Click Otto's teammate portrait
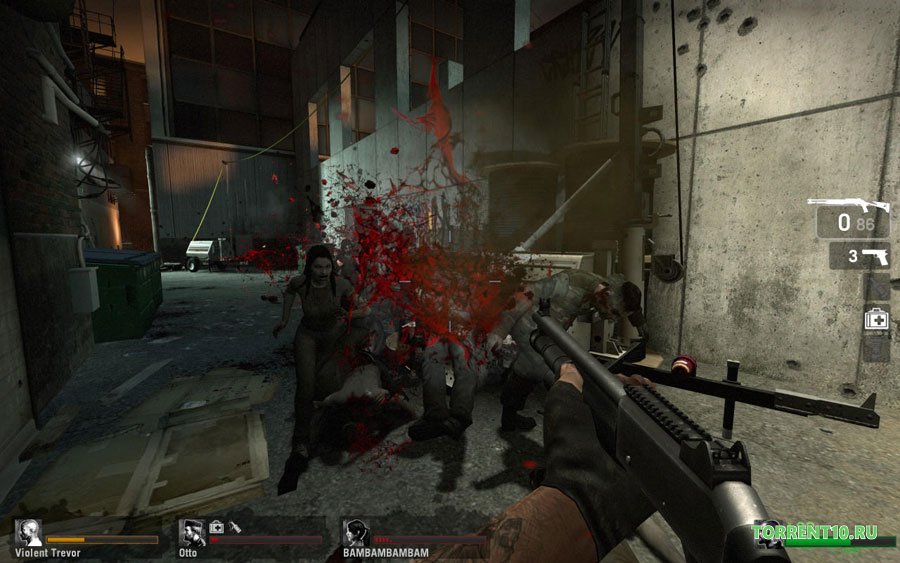Viewport: 900px width, 563px height. coord(192,532)
